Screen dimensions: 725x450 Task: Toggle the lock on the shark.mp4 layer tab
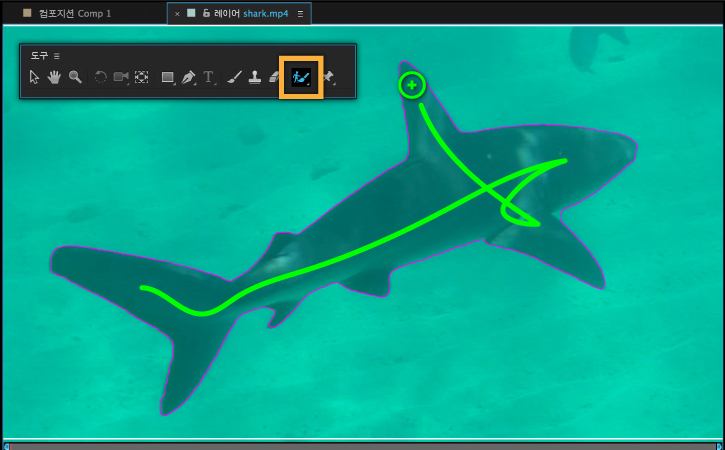[206, 13]
